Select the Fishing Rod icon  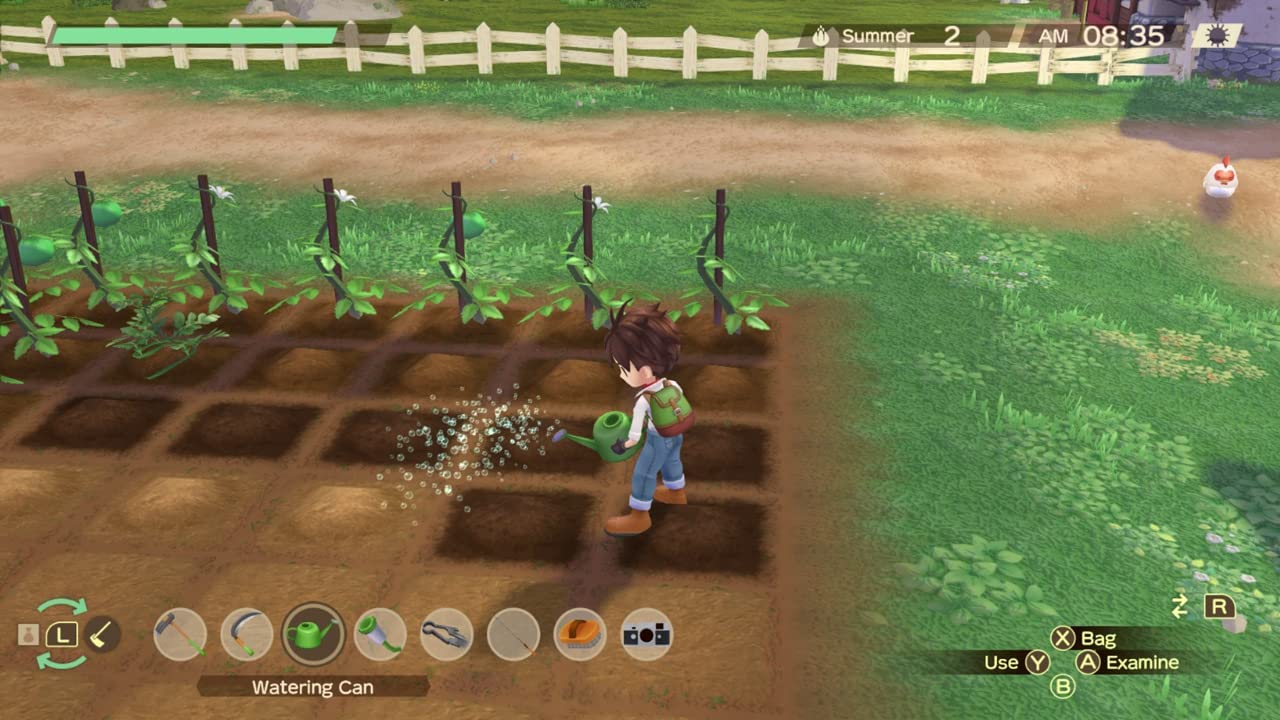tap(514, 634)
